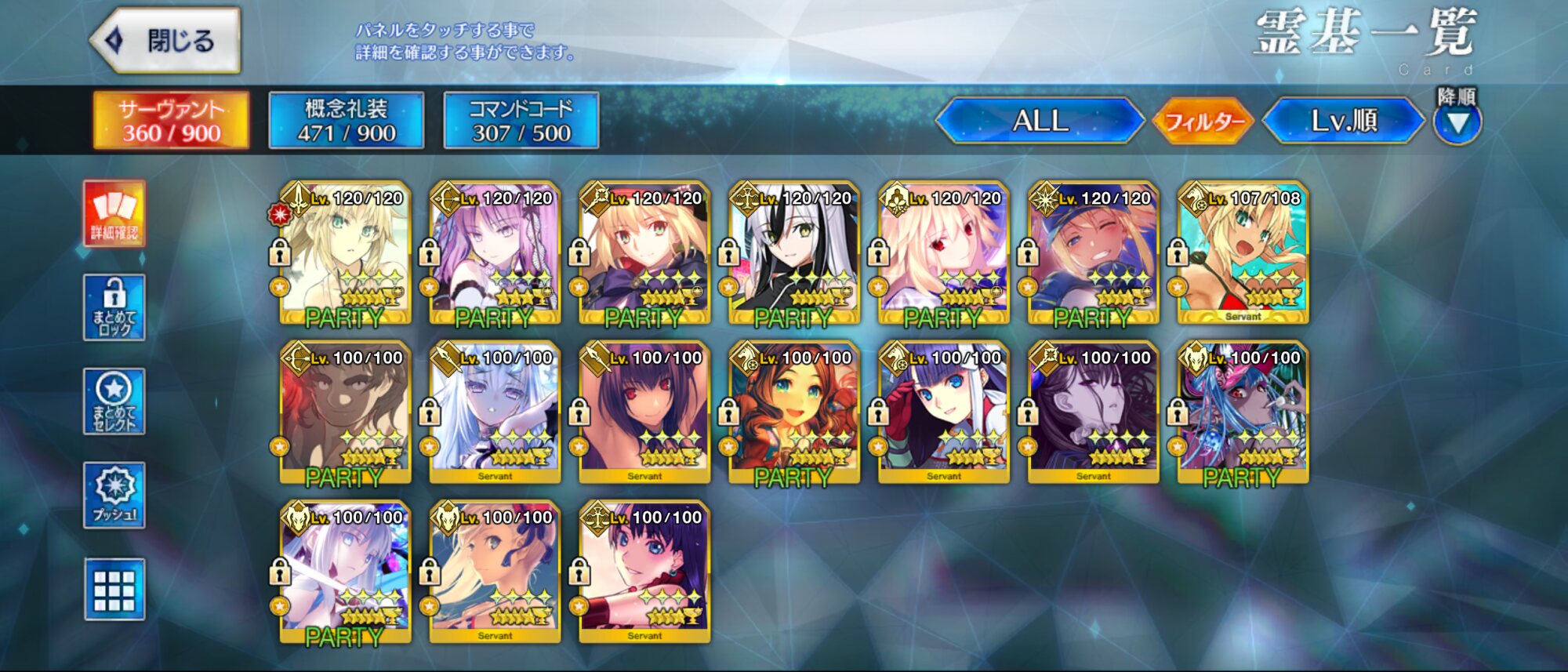Select the blue-haired pink-horned Lv. 100 servant
The height and width of the screenshot is (672, 1568).
tap(1243, 412)
